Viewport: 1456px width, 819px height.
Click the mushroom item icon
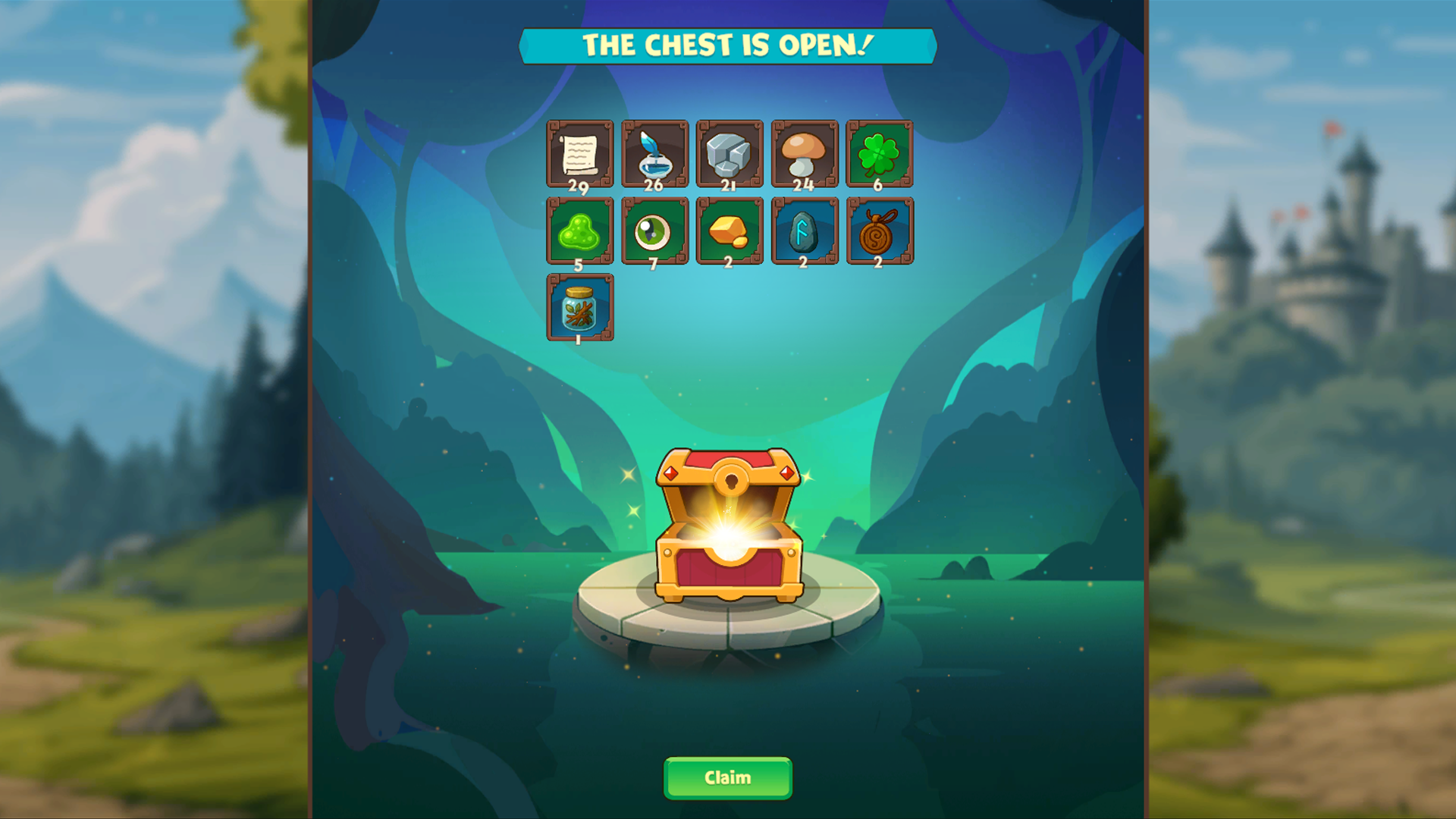coord(804,154)
